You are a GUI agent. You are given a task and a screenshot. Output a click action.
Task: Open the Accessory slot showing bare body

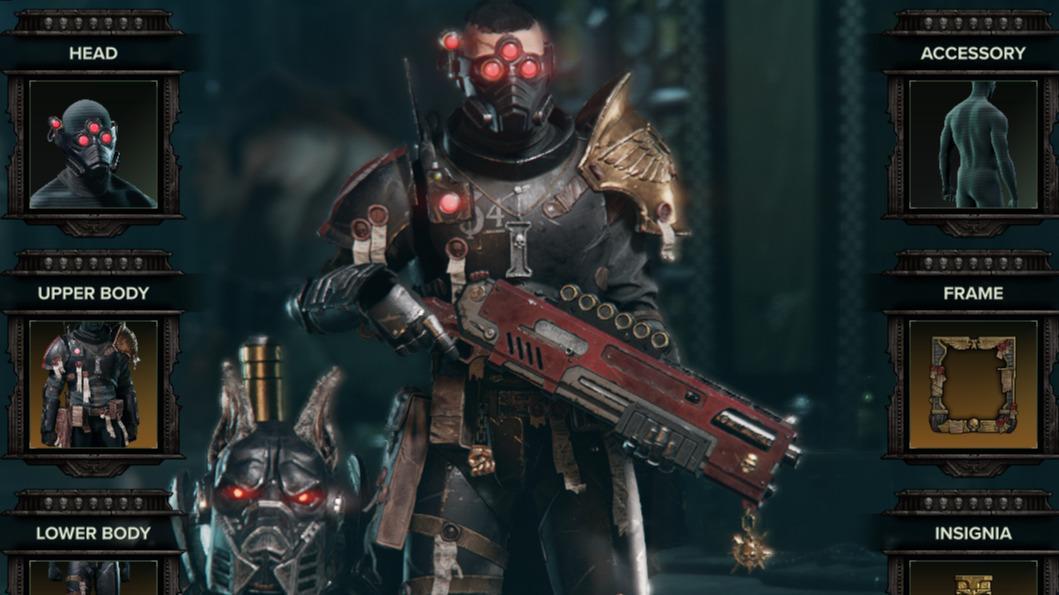tap(973, 144)
